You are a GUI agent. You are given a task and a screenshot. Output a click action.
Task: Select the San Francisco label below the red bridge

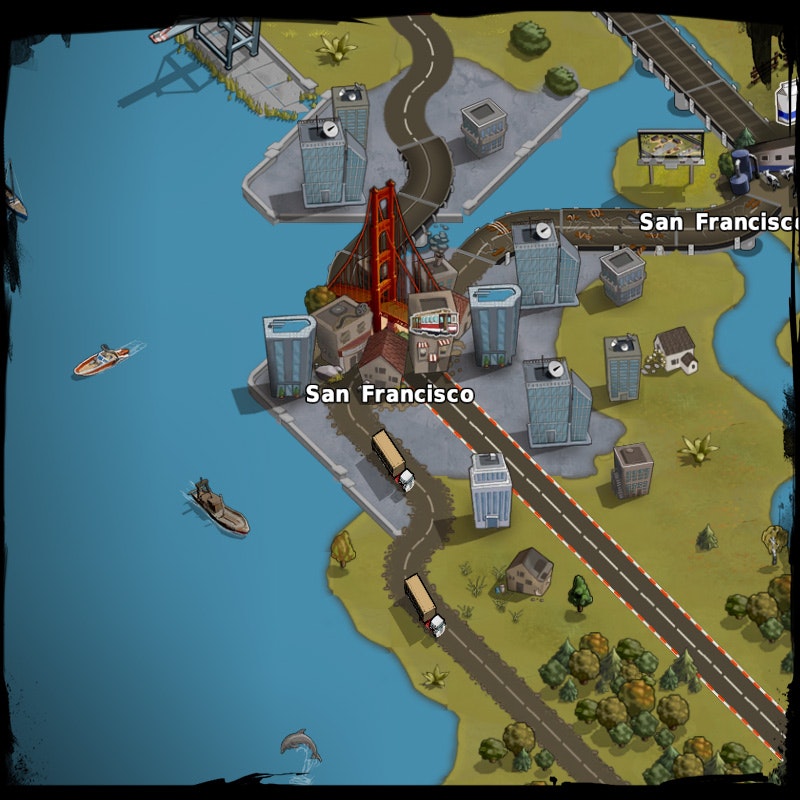pos(389,394)
